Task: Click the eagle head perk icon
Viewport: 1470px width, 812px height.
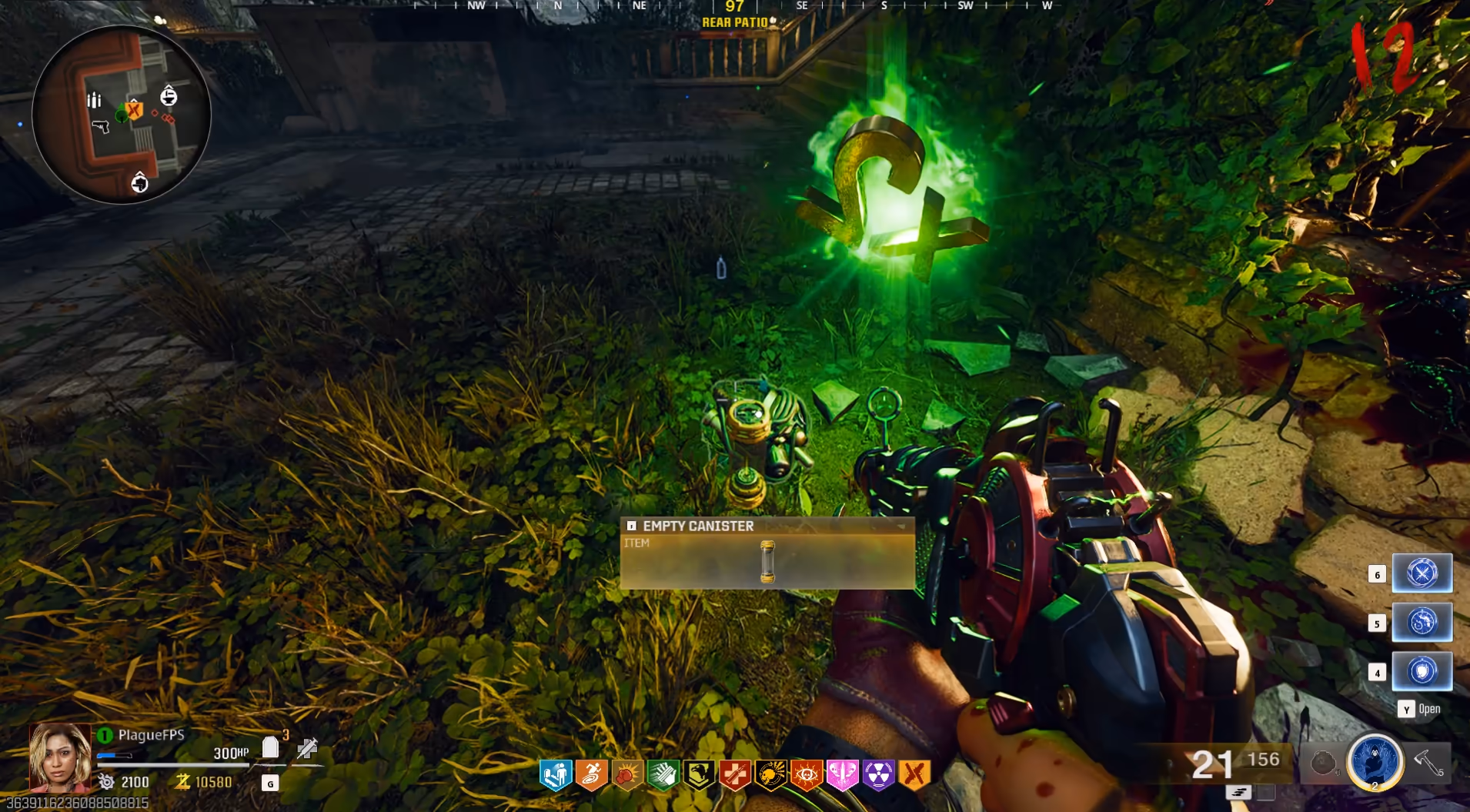Action: (x=699, y=775)
